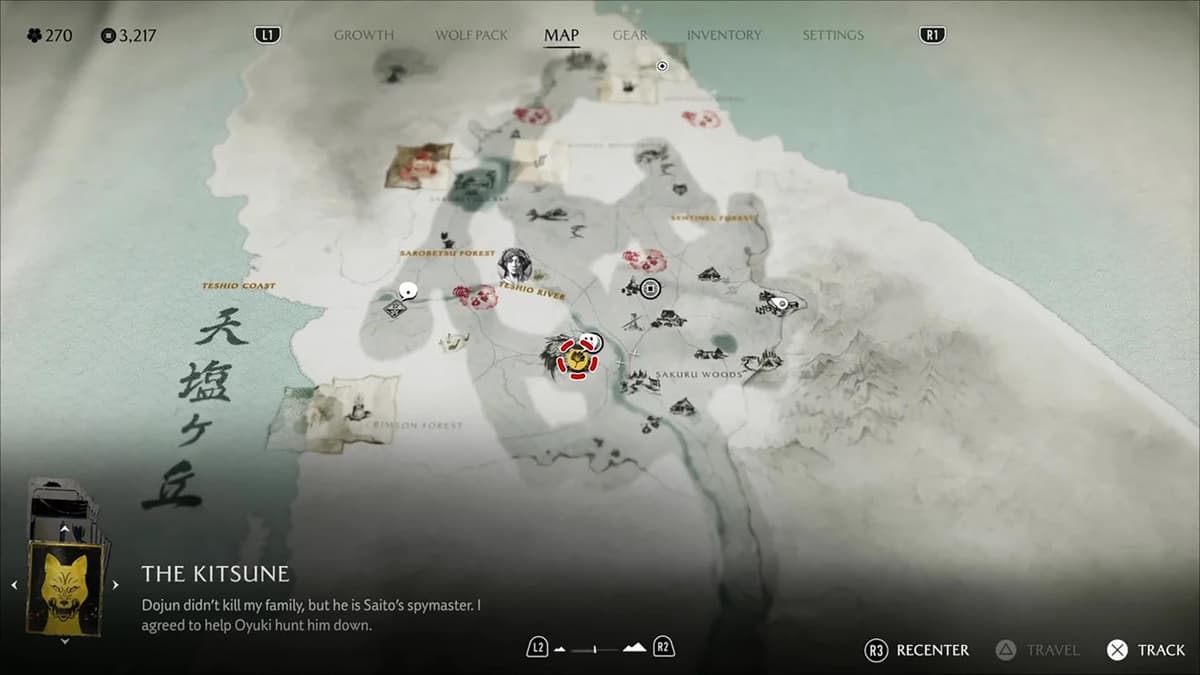Choose the woman portrait marker near Teshio River
This screenshot has height=675, width=1200.
[515, 266]
